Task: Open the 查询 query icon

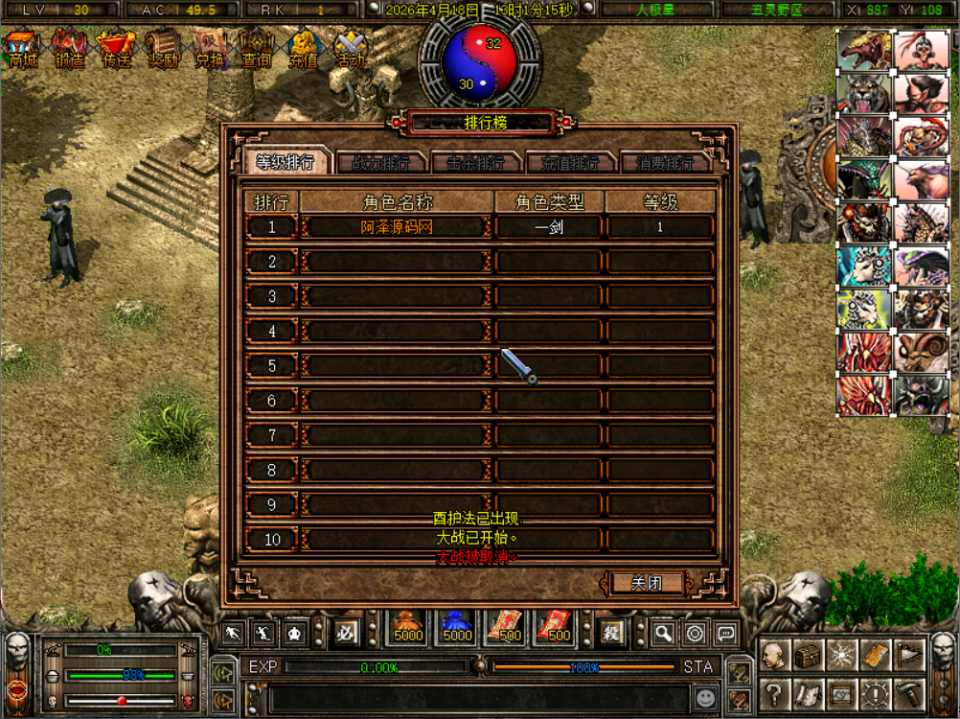Action: (x=257, y=49)
